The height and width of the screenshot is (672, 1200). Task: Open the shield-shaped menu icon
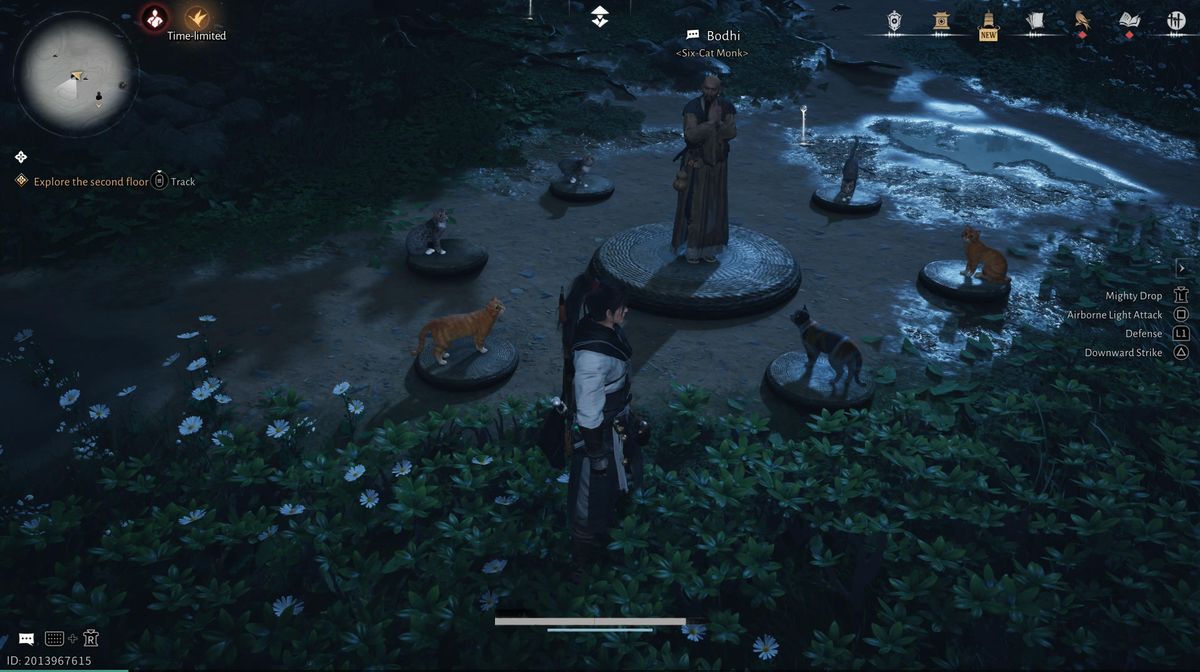[x=894, y=20]
